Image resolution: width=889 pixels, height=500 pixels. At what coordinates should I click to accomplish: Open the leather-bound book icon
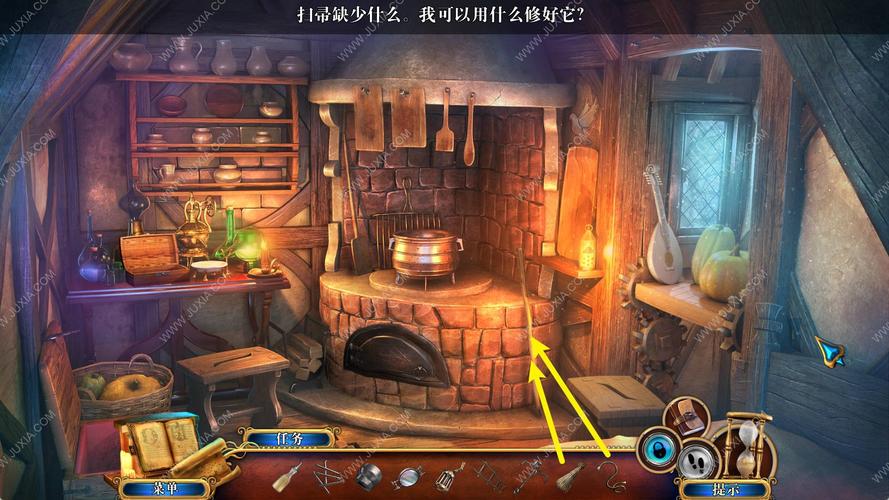pyautogui.click(x=685, y=416)
